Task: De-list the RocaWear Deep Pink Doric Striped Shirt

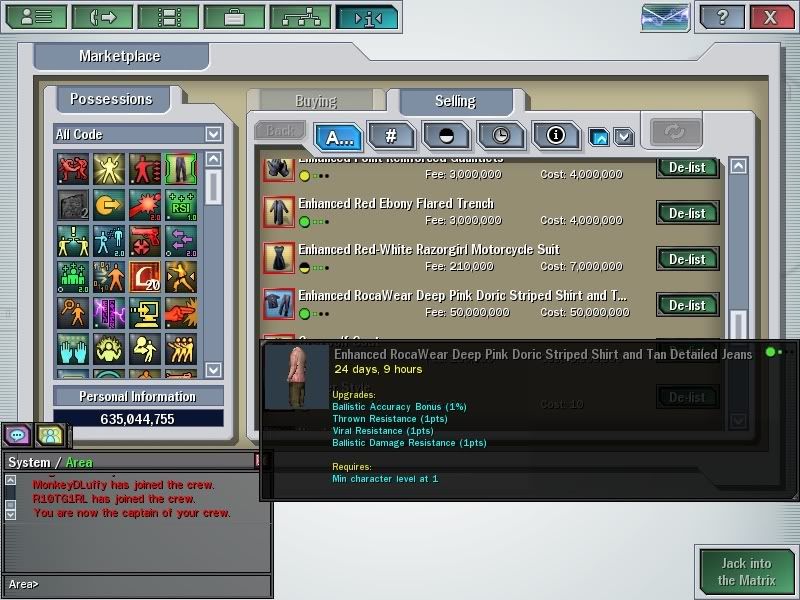Action: pyautogui.click(x=687, y=305)
